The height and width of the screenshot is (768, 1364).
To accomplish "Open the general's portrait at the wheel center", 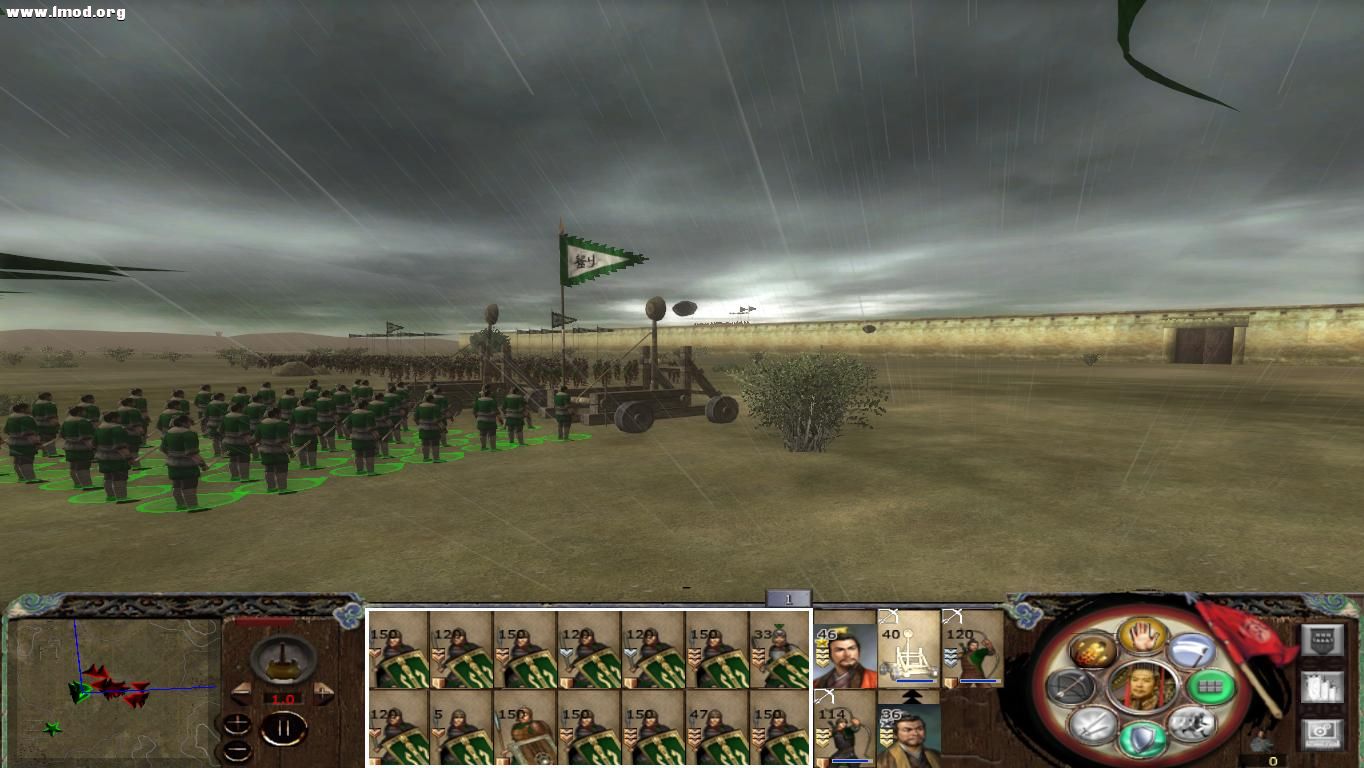I will pyautogui.click(x=1140, y=688).
